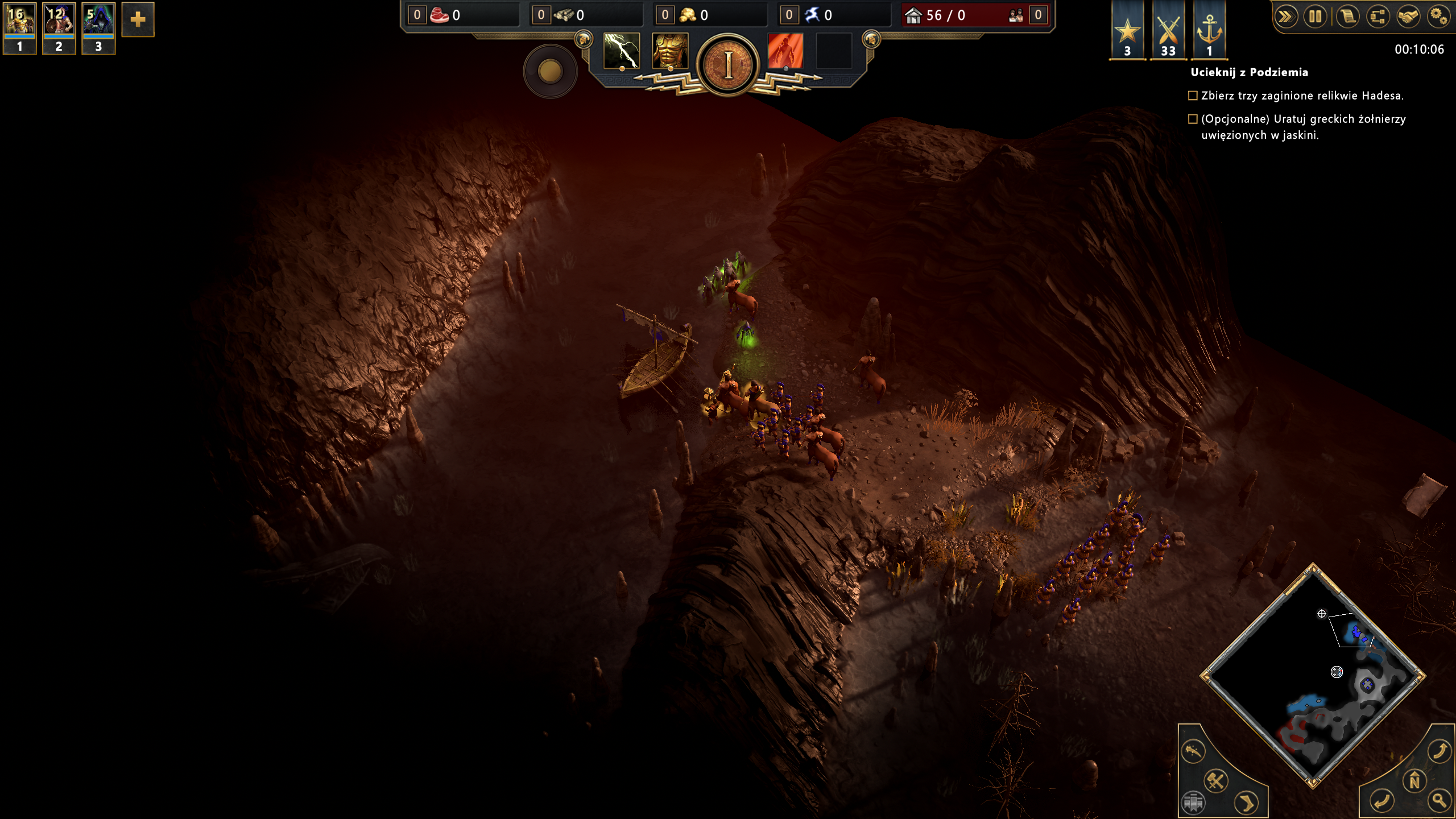The height and width of the screenshot is (819, 1456).
Task: Pause the game
Action: click(x=1316, y=16)
